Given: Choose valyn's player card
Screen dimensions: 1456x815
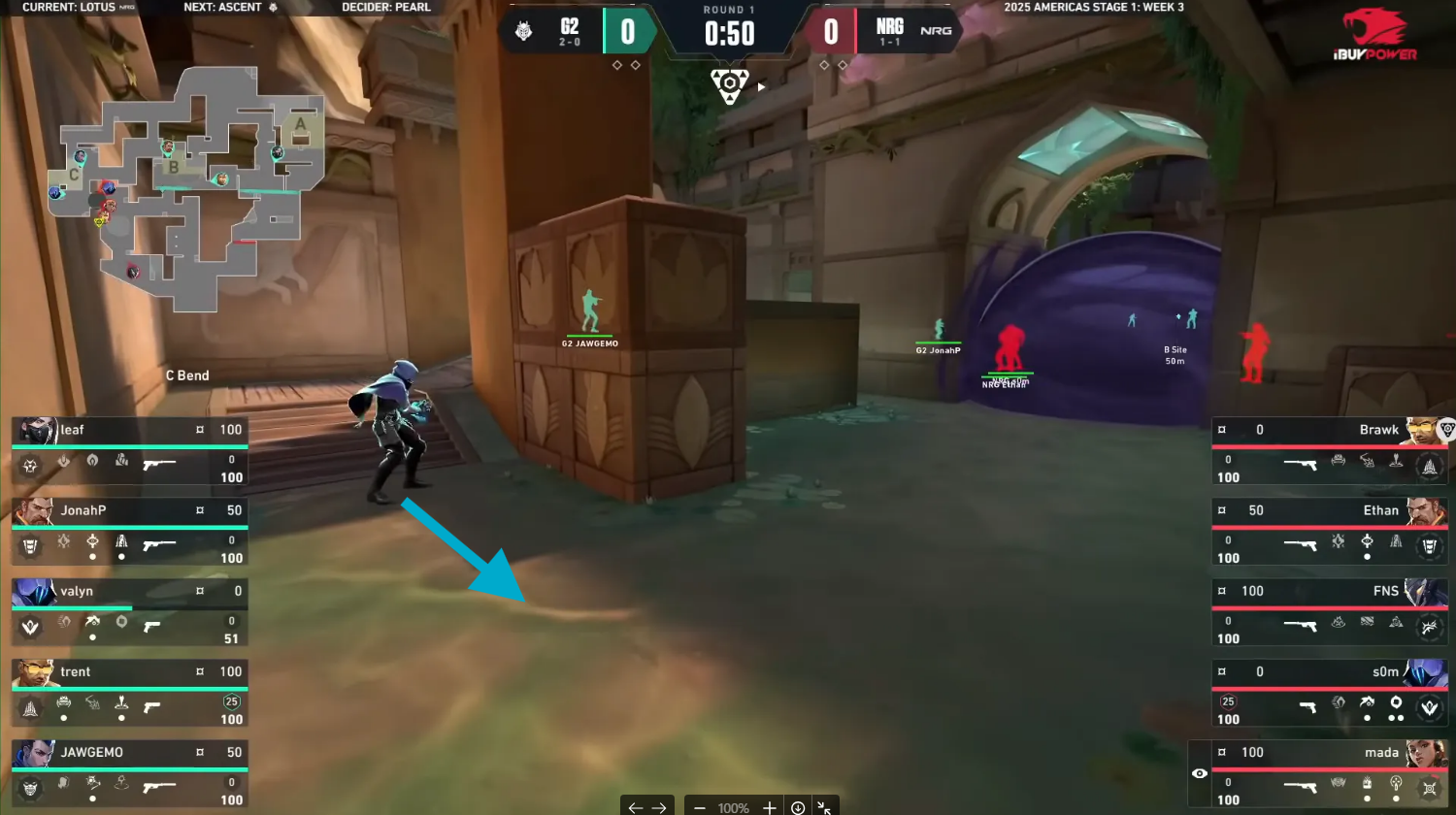Looking at the screenshot, I should point(129,612).
